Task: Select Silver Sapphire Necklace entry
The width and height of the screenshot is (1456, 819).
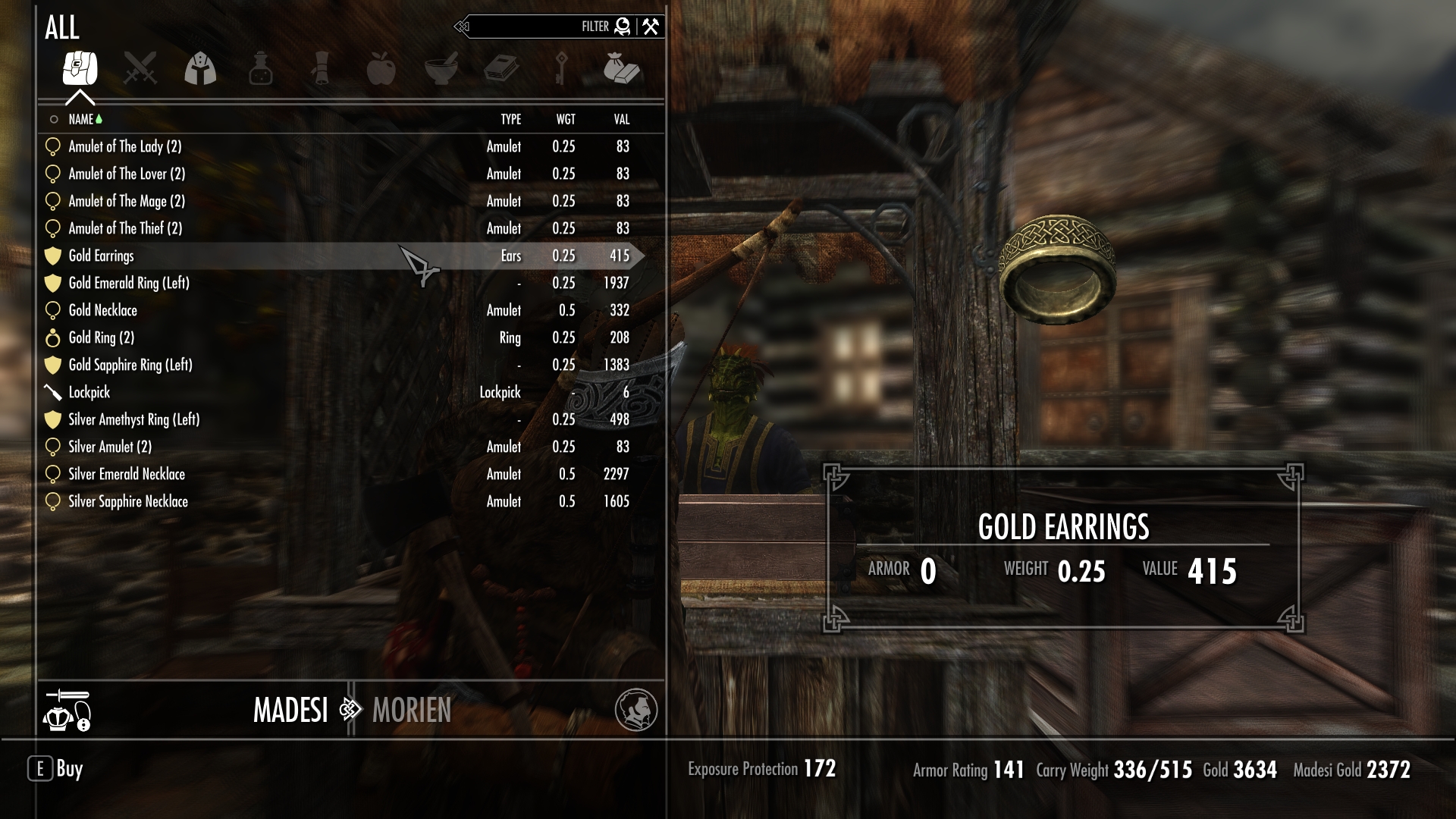Action: click(x=127, y=502)
